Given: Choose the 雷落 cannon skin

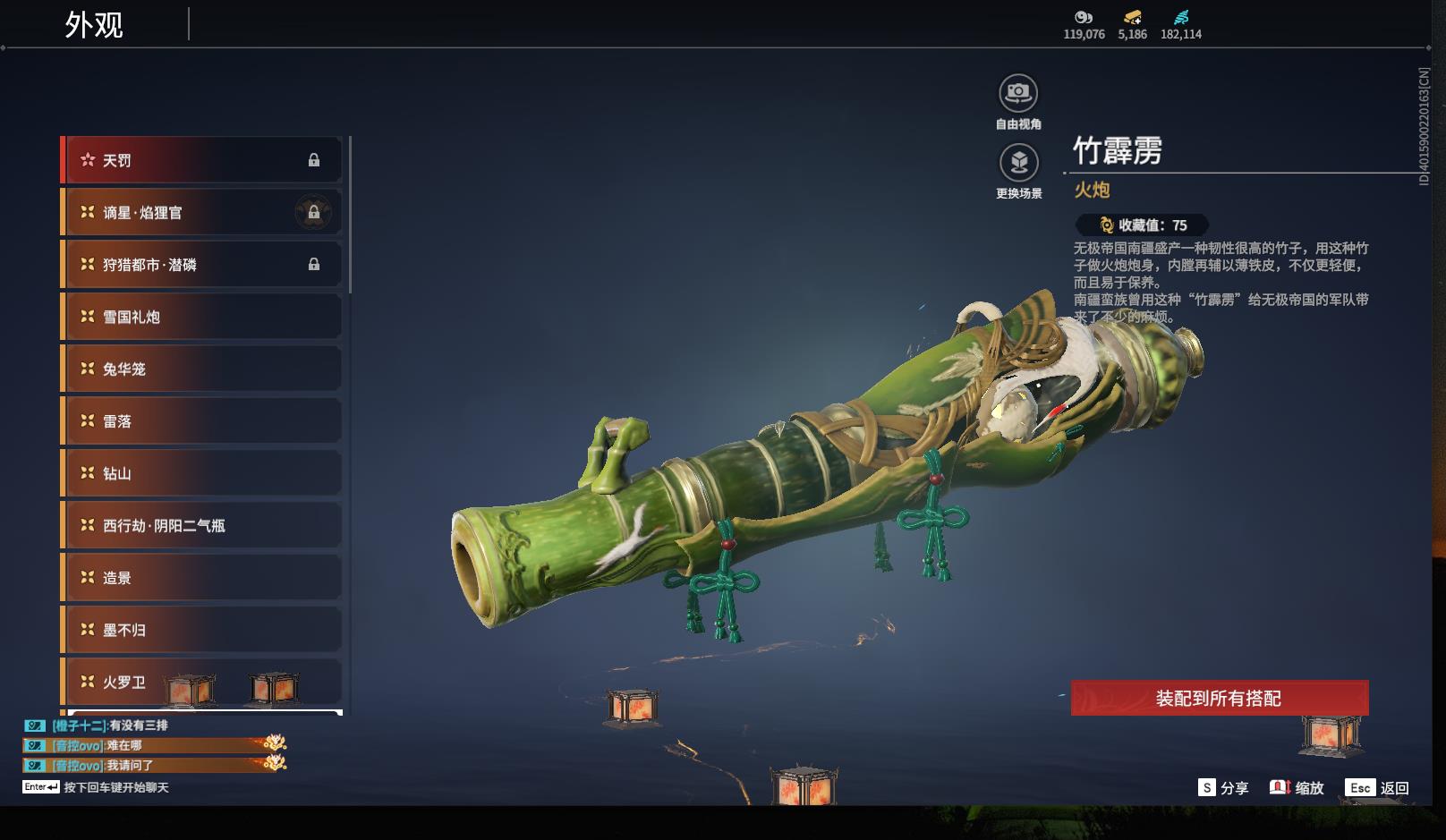Looking at the screenshot, I should tap(202, 421).
